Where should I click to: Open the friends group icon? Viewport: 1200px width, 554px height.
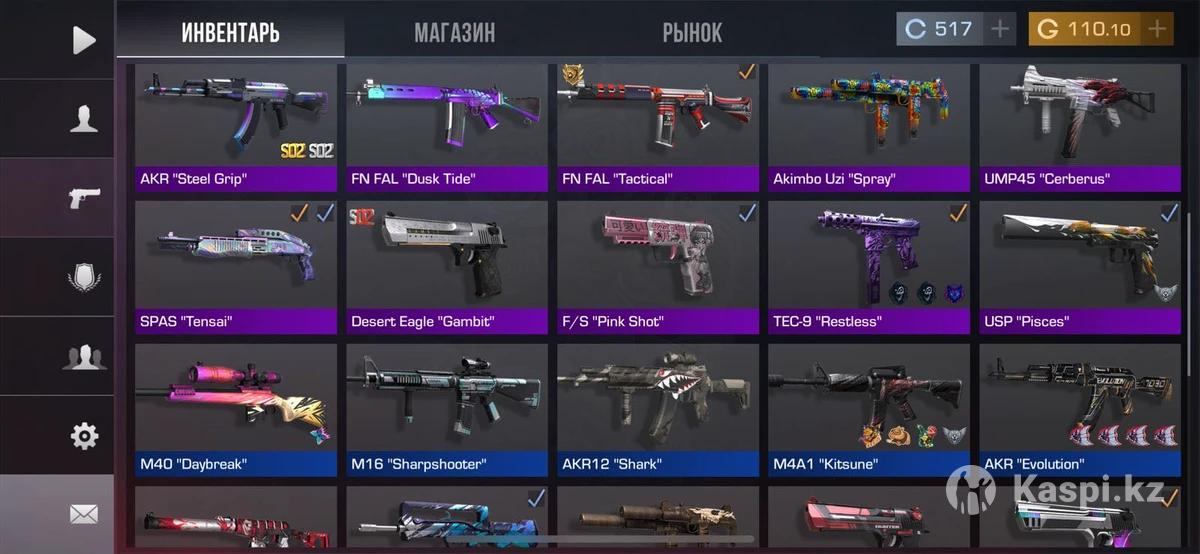(84, 356)
